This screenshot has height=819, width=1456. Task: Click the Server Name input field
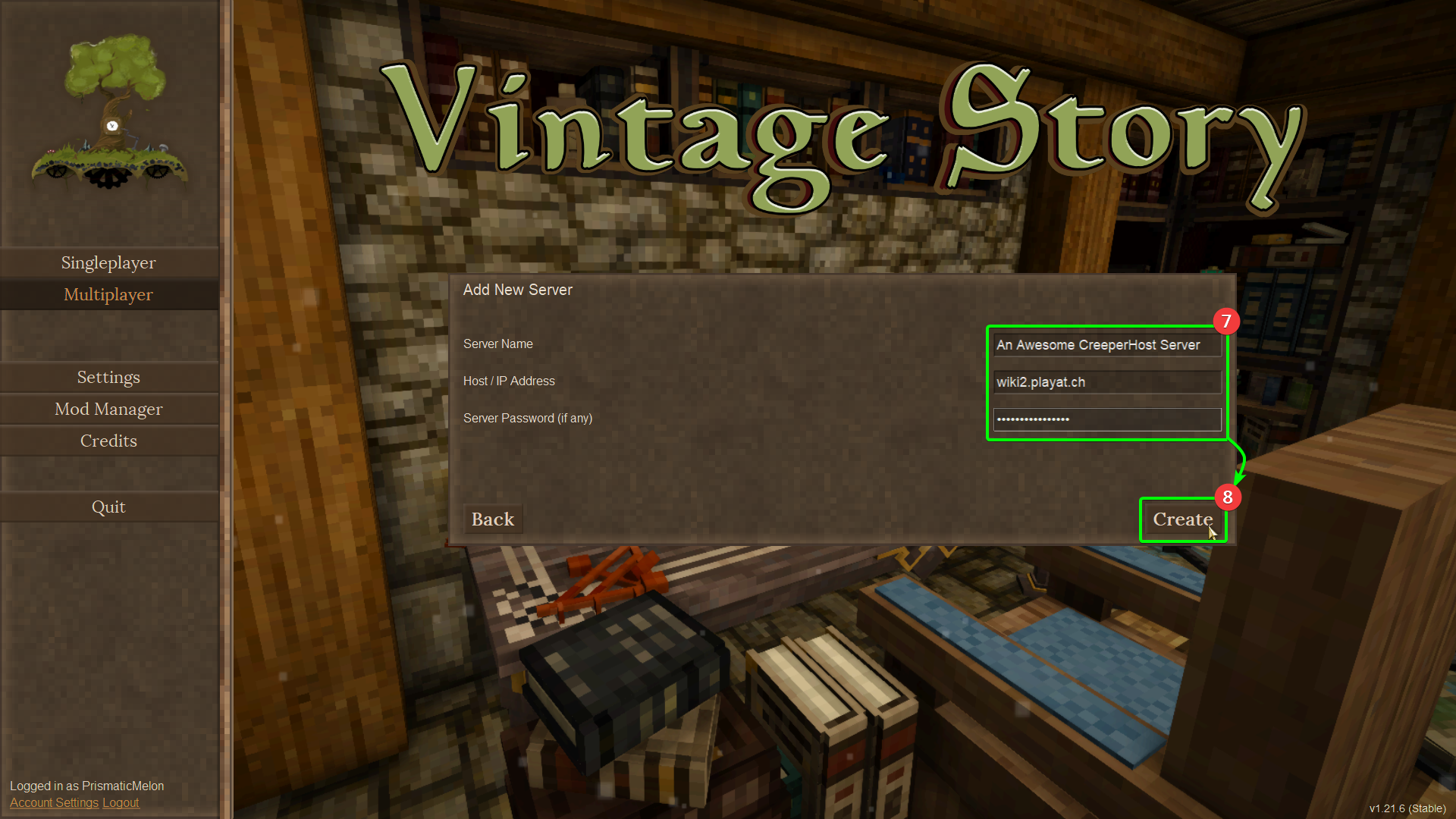1106,345
